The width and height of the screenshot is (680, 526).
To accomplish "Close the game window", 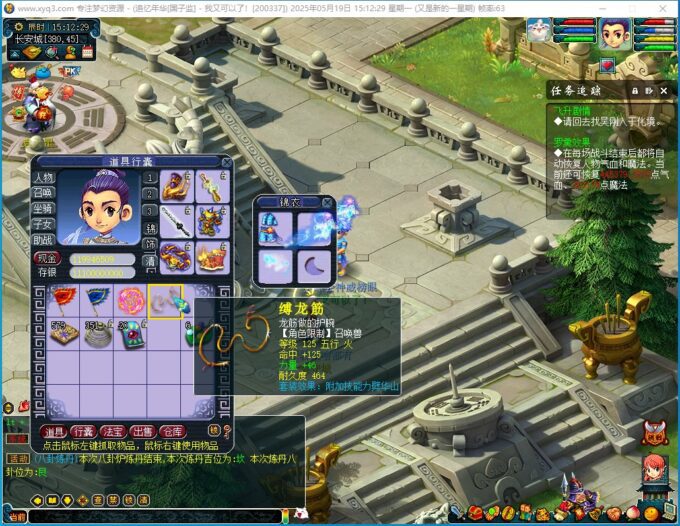I will pos(664,8).
